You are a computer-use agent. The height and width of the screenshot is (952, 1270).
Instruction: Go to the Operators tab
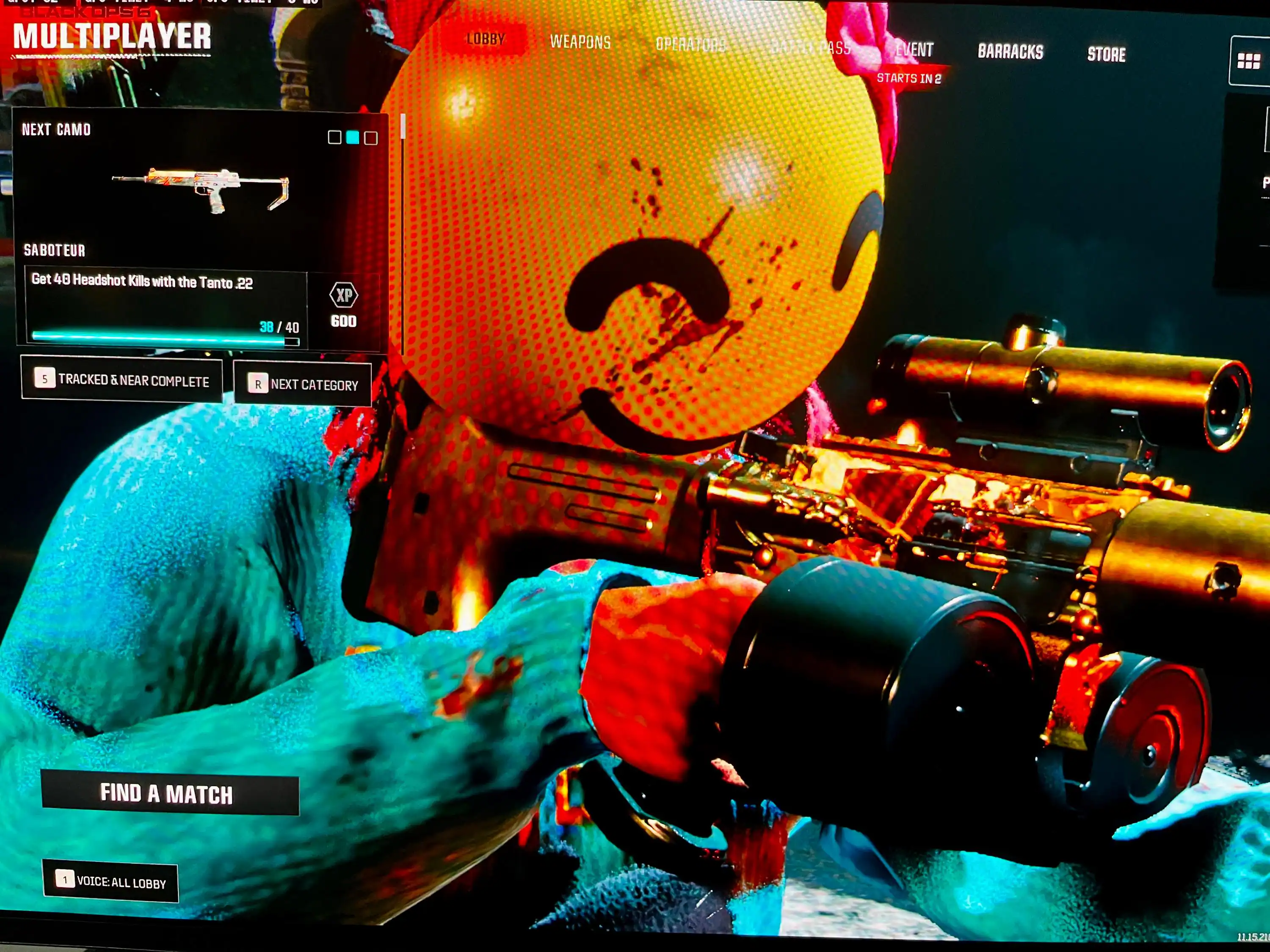[x=690, y=45]
